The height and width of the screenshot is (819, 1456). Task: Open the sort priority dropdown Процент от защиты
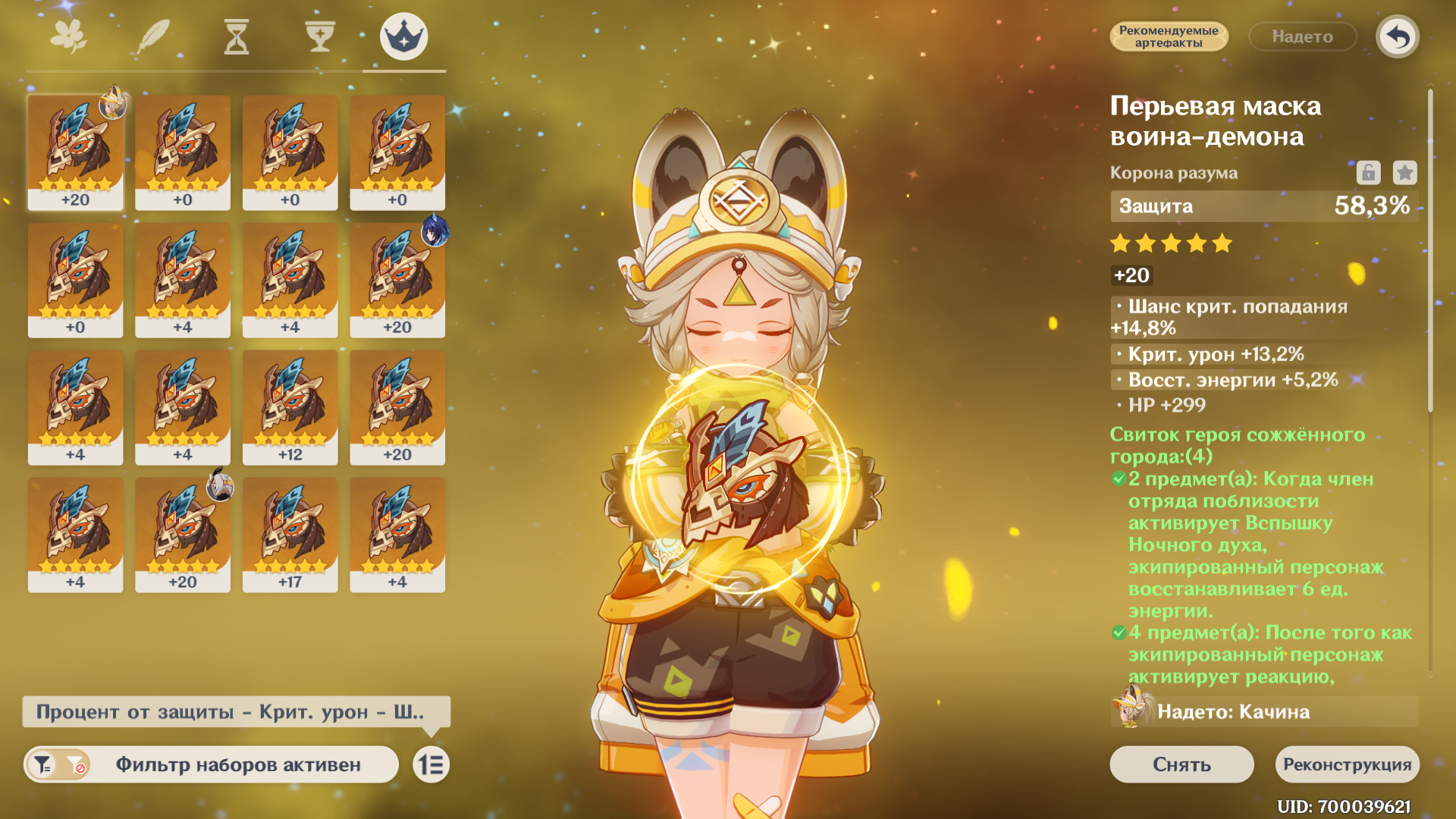pyautogui.click(x=236, y=712)
